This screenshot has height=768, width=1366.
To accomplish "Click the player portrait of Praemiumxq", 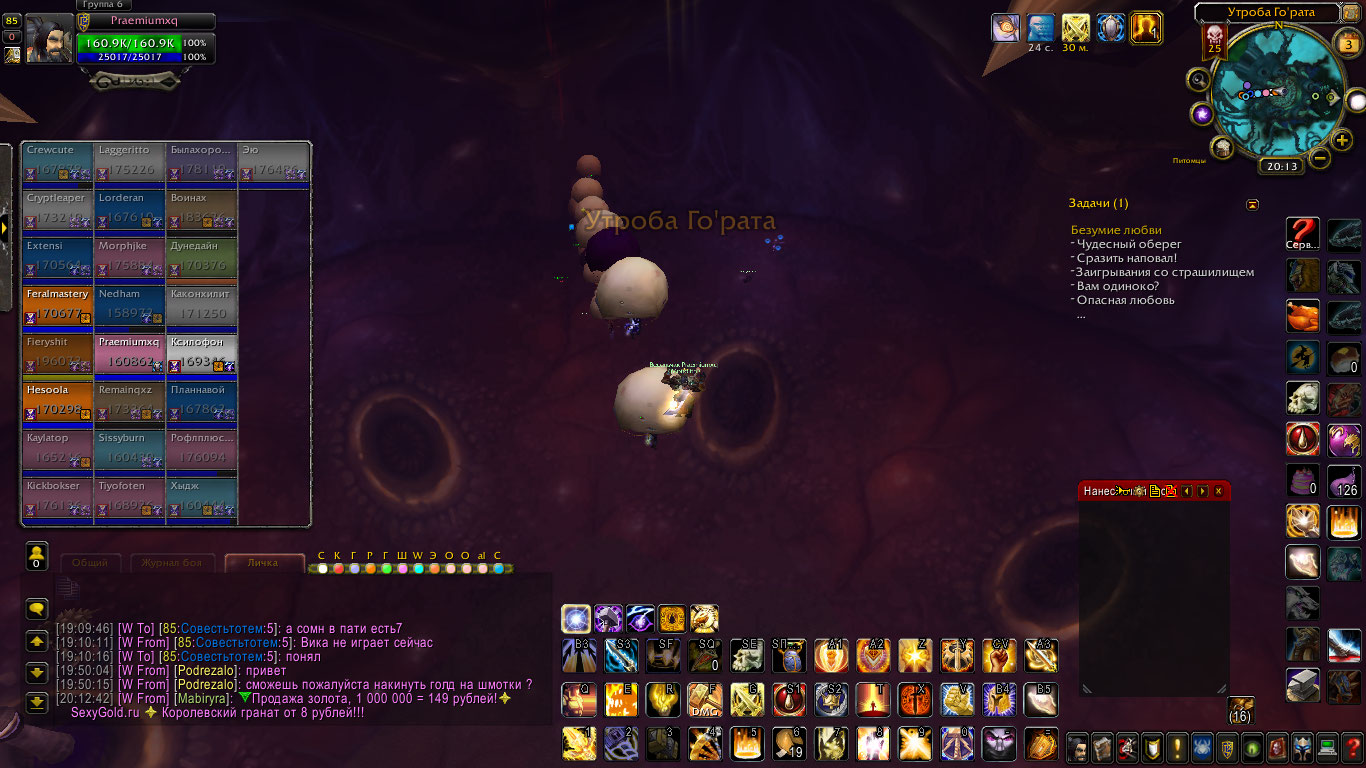I will [48, 40].
